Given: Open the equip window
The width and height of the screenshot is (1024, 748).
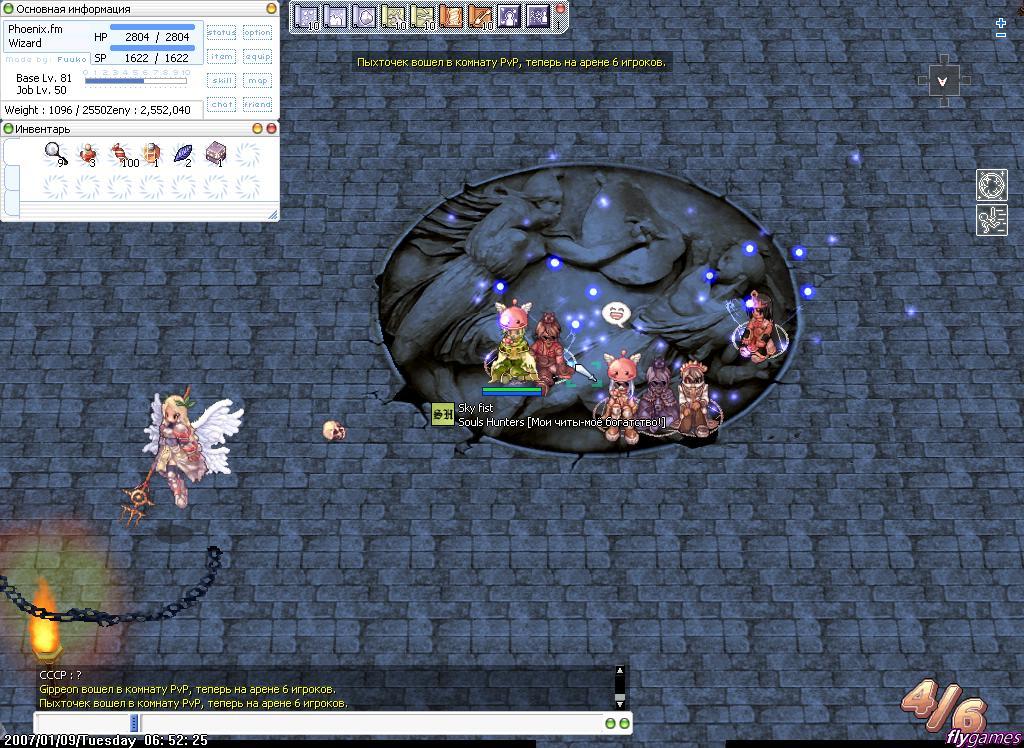Looking at the screenshot, I should tap(257, 57).
